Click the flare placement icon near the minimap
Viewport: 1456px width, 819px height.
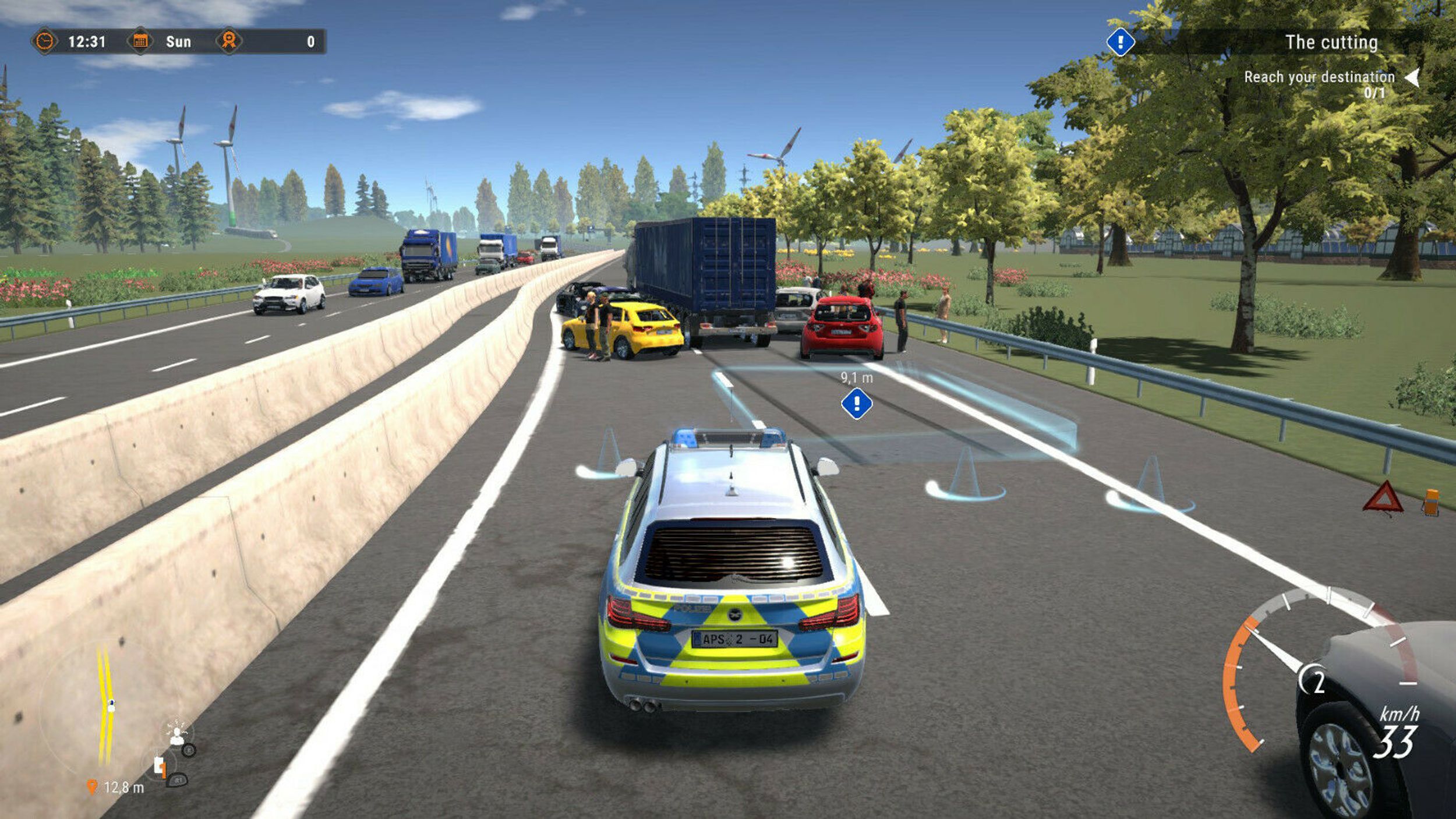tap(160, 767)
